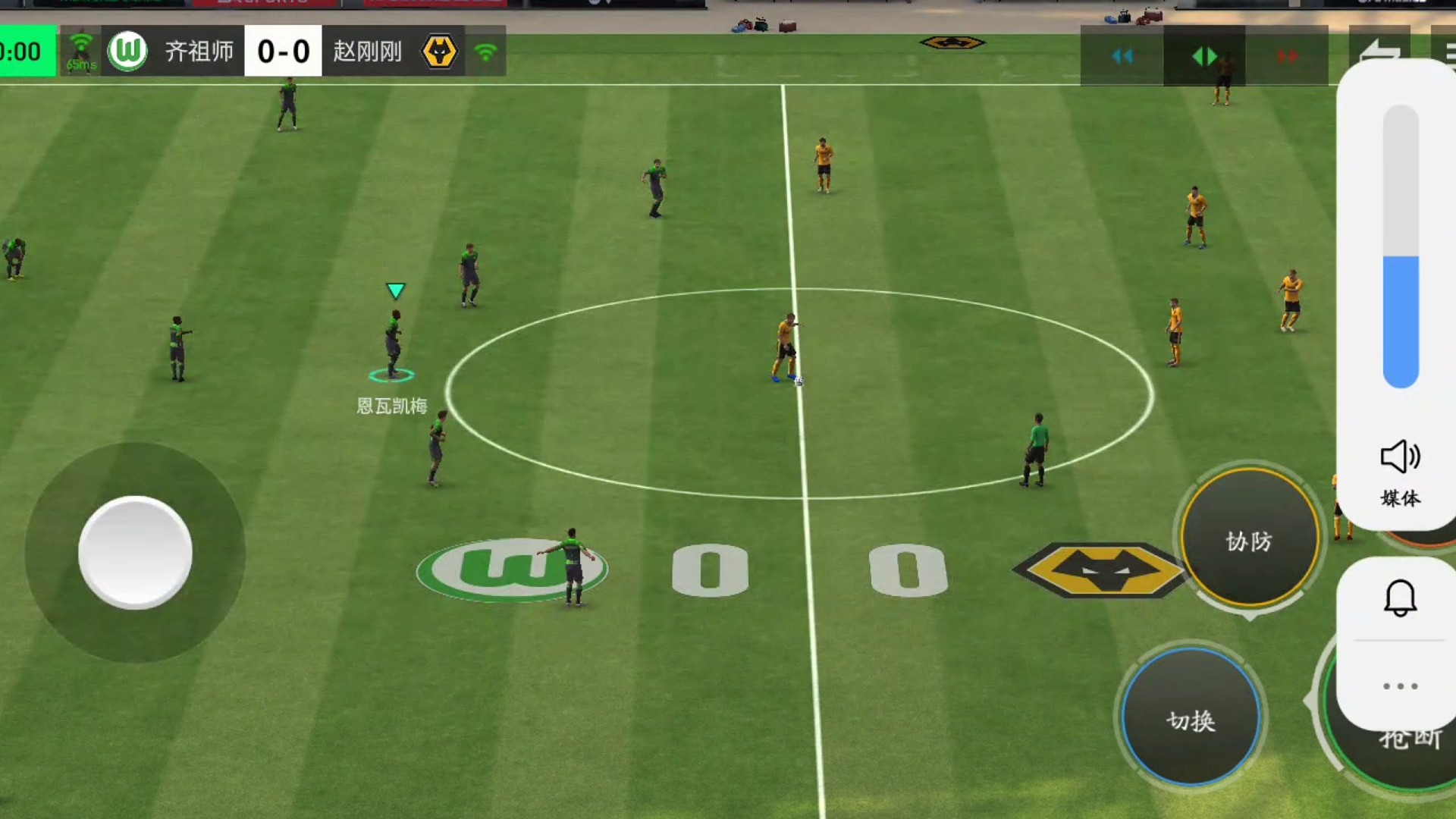Image resolution: width=1456 pixels, height=819 pixels.
Task: Select the green balanced tactic arrows
Action: pyautogui.click(x=1204, y=56)
